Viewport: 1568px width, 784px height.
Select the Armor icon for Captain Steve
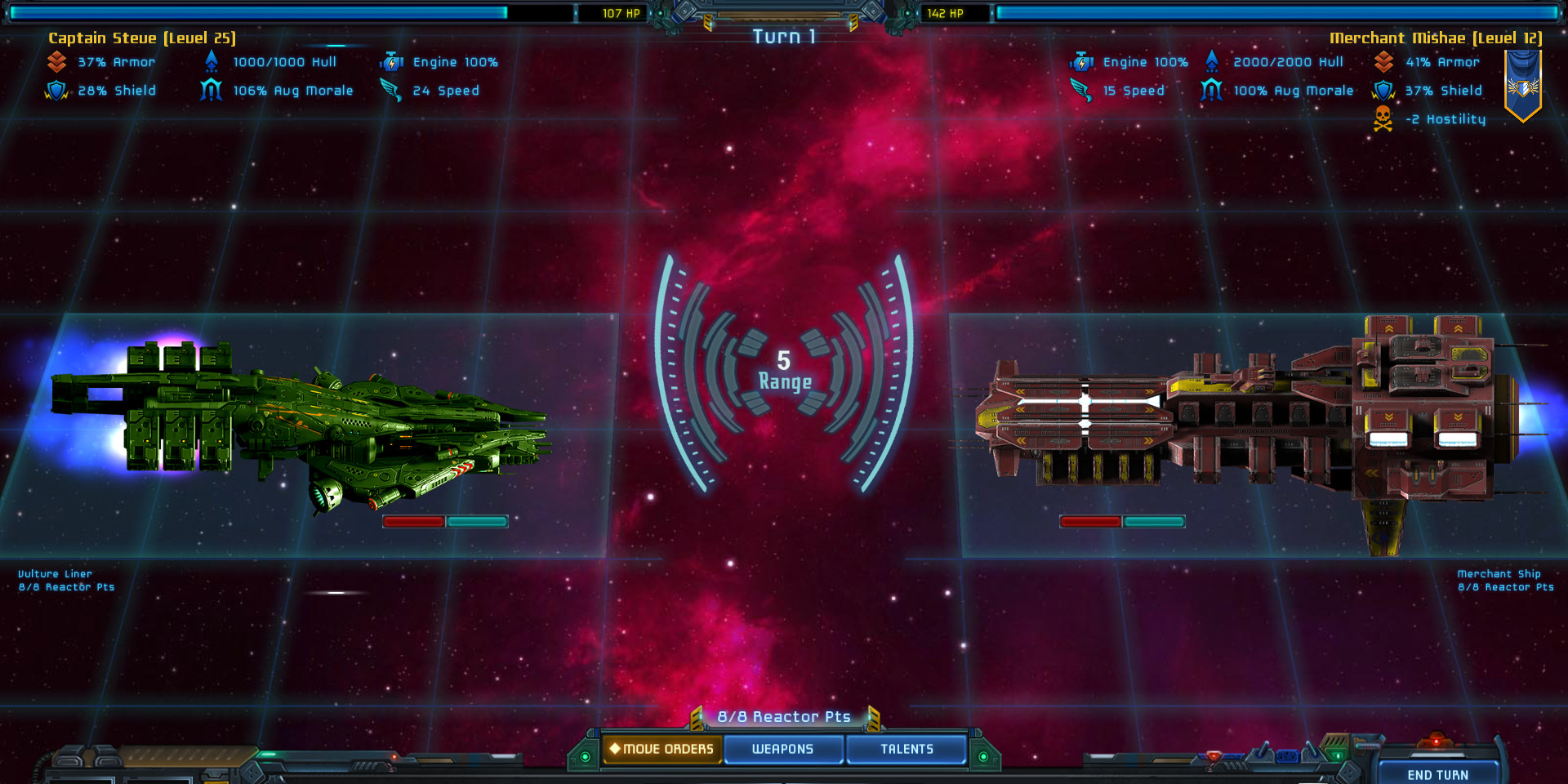[x=56, y=60]
